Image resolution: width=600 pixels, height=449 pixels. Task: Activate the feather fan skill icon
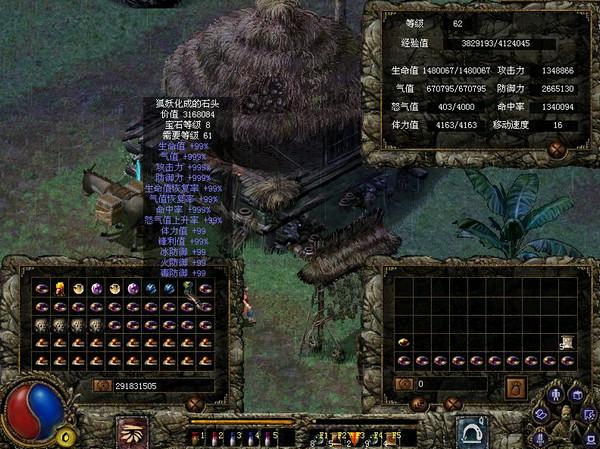[133, 432]
